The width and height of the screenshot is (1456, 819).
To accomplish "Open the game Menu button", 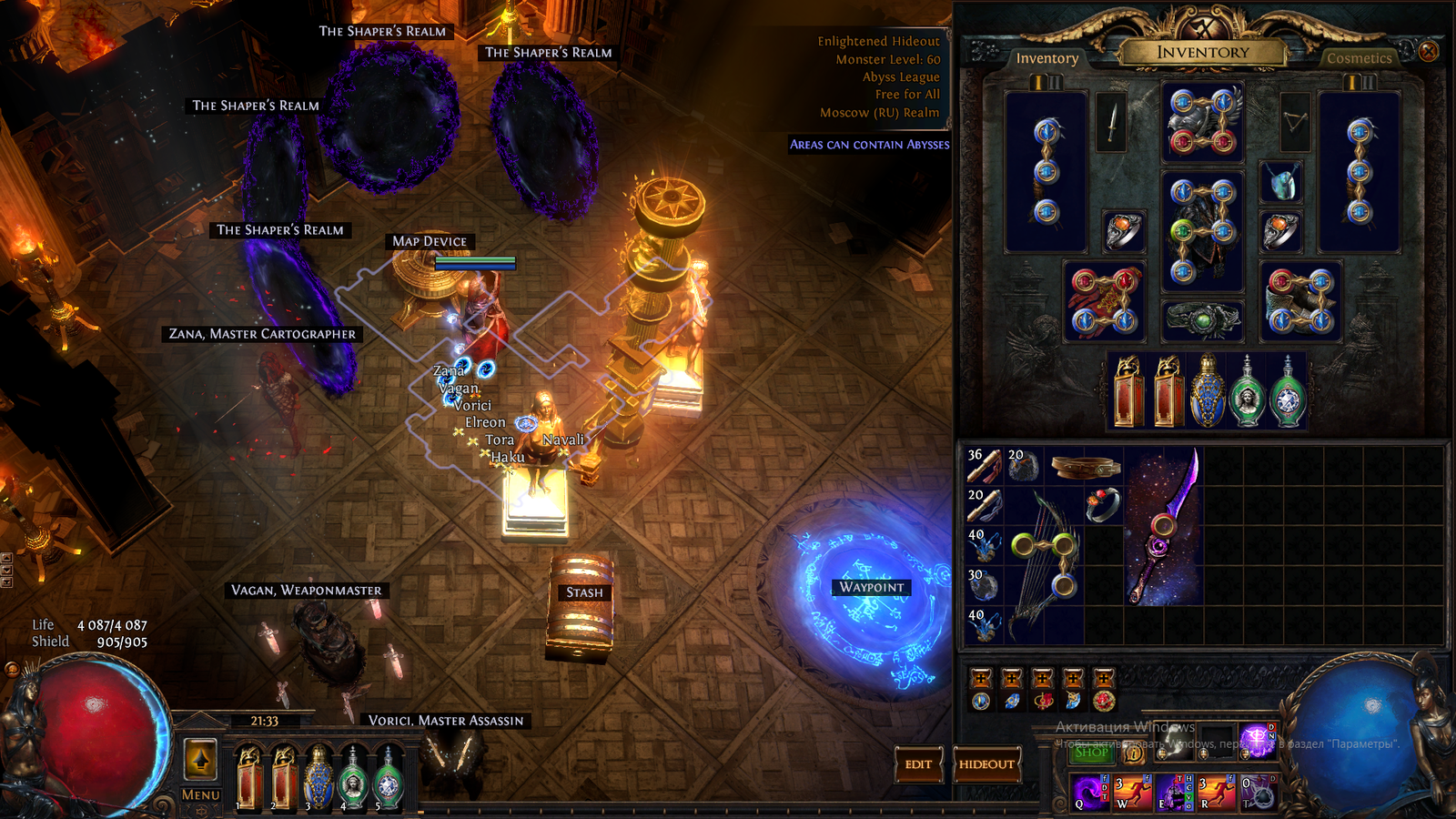I will click(x=200, y=794).
